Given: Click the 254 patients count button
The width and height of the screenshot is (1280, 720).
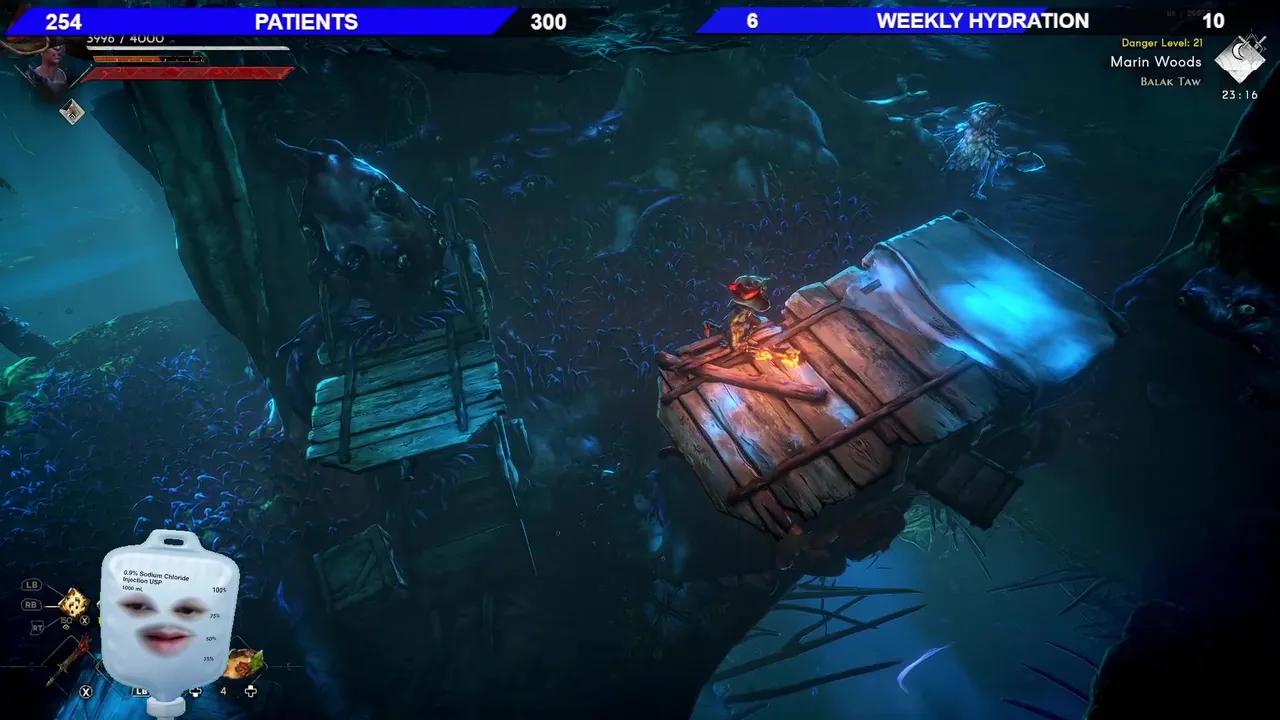Looking at the screenshot, I should click(x=65, y=20).
